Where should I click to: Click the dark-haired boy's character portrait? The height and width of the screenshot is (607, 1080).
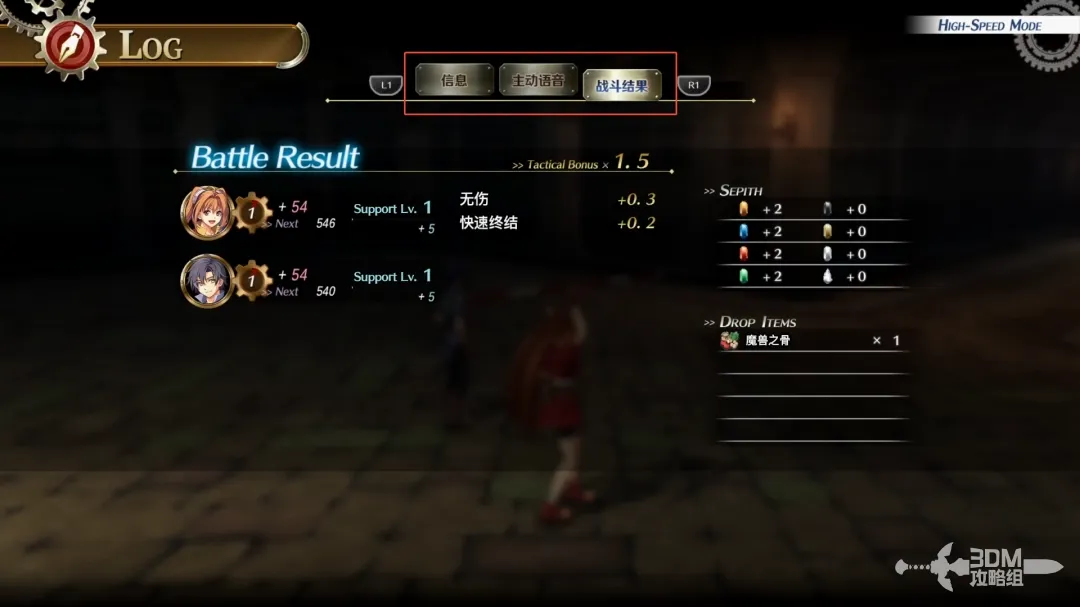[206, 281]
